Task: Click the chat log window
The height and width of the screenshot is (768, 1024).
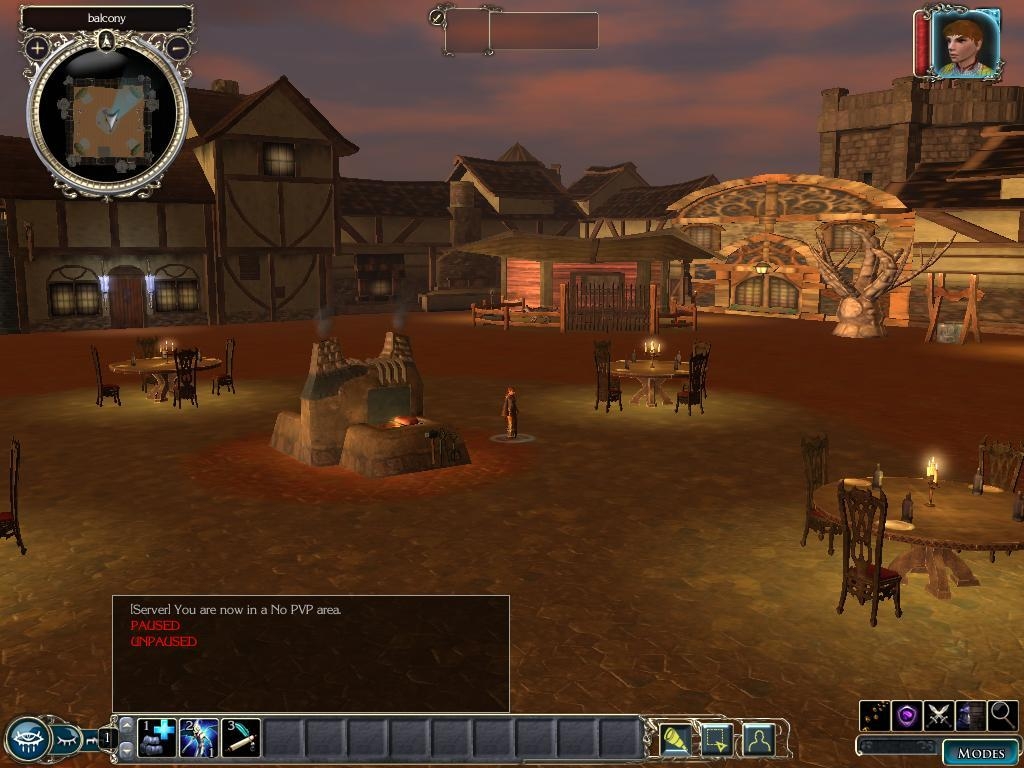Action: (310, 654)
